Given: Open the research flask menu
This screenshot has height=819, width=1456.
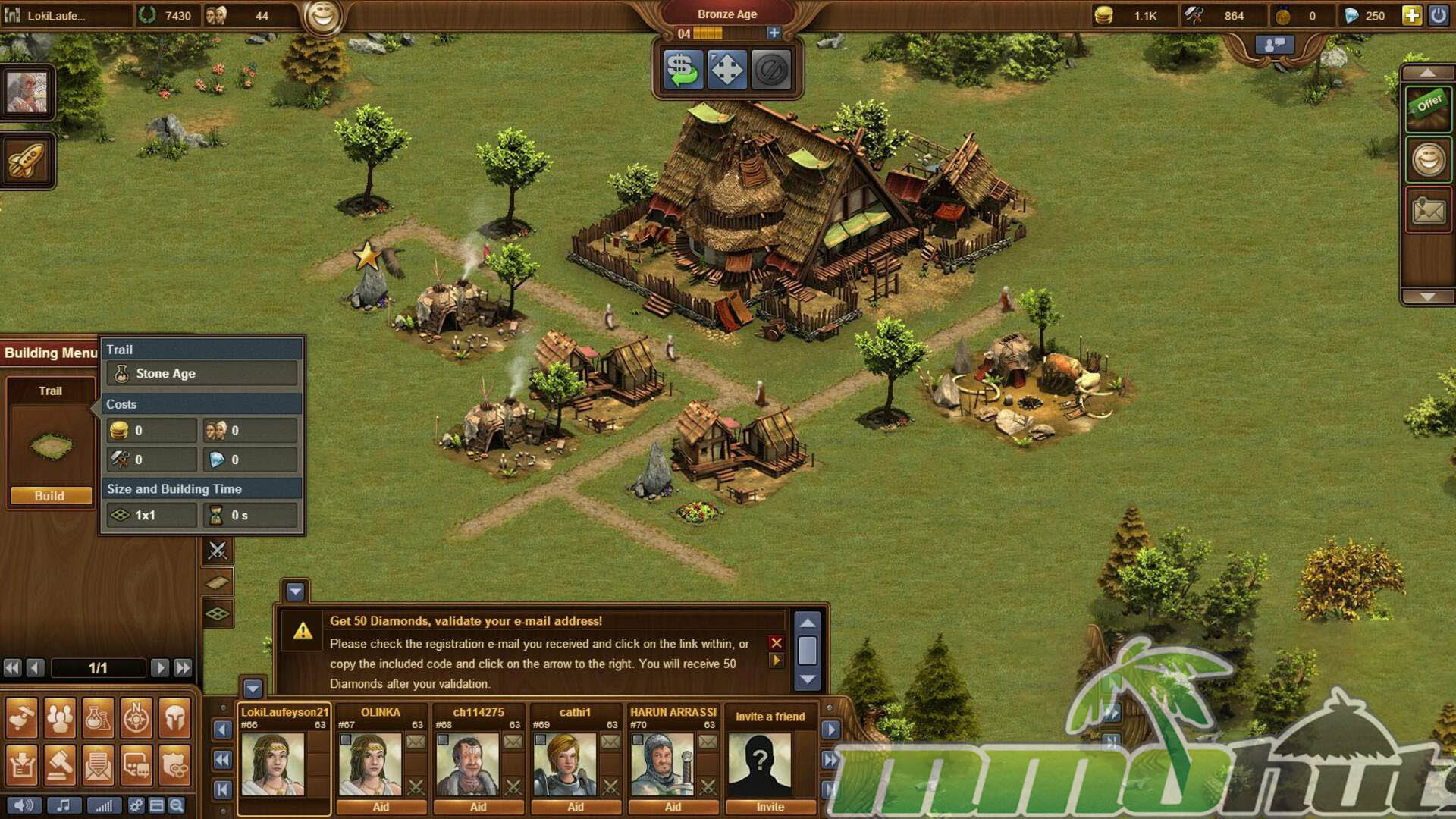Looking at the screenshot, I should point(98,717).
